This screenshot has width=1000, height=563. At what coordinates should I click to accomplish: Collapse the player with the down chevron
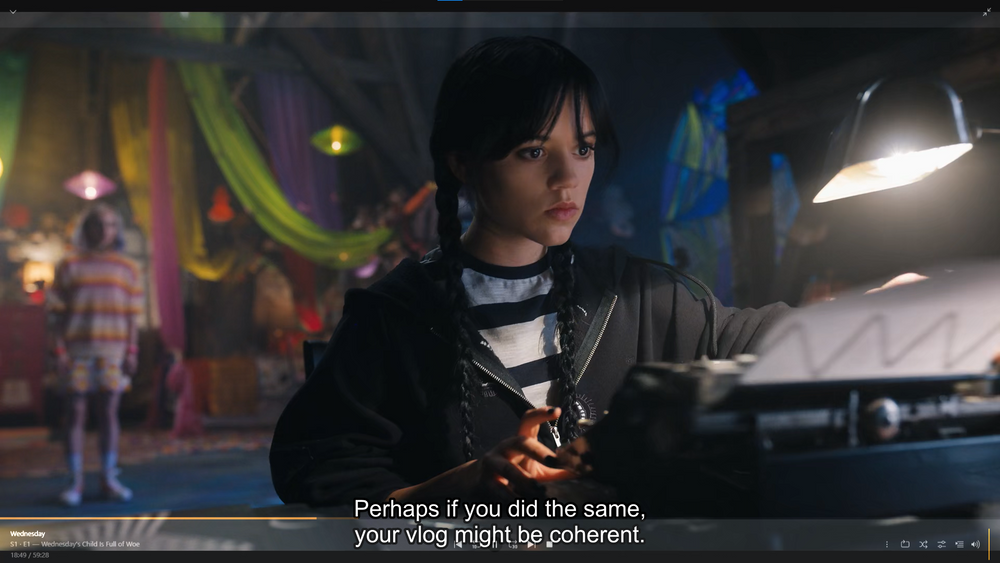click(13, 12)
